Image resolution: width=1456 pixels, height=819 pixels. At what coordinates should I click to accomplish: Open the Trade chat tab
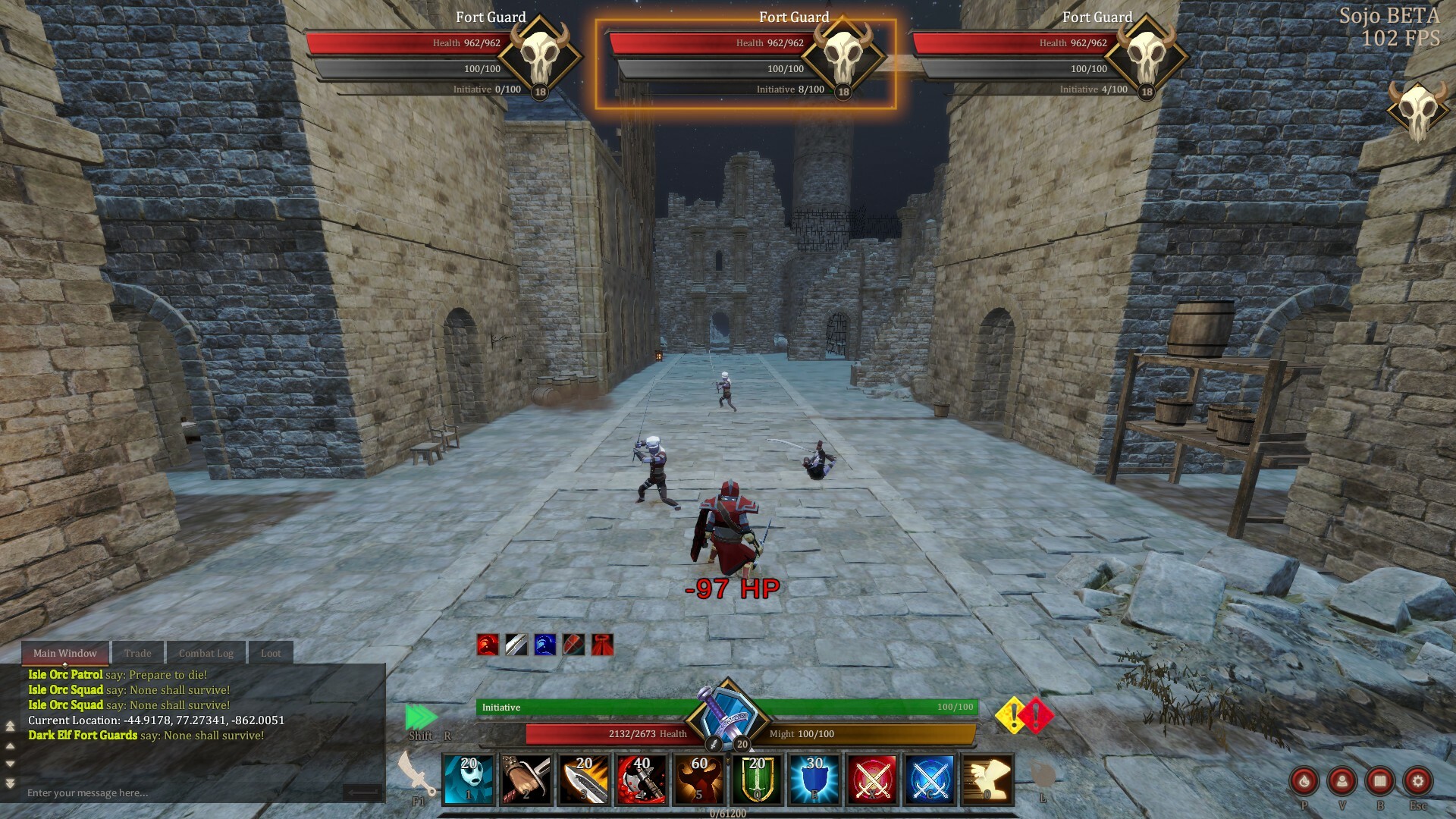click(138, 653)
